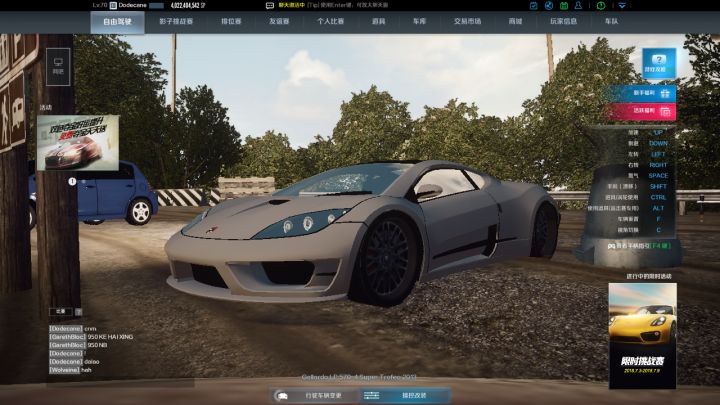Switch to the 自由驾驶 free drive tab

117,20
